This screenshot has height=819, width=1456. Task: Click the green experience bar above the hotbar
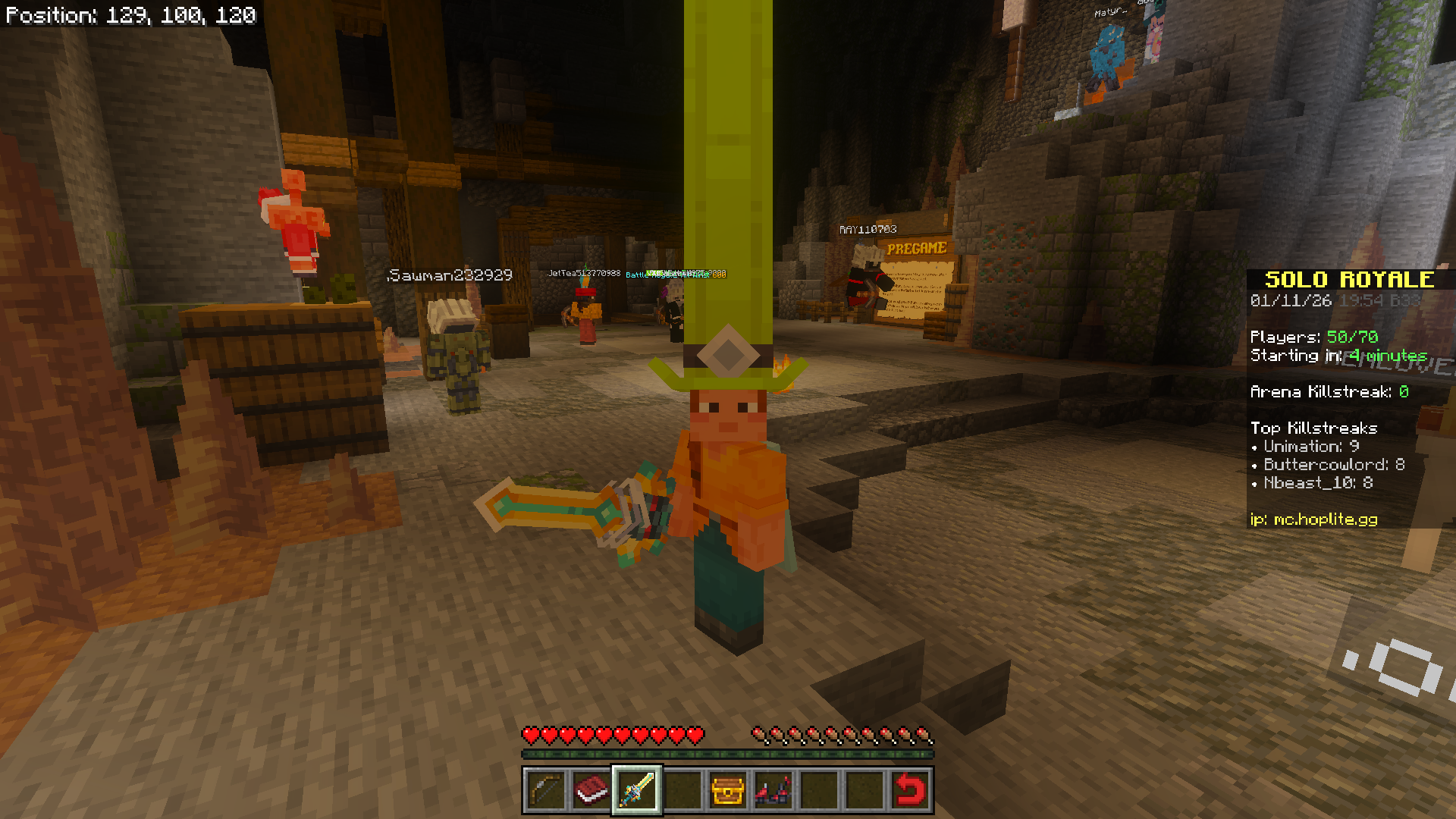[726, 755]
